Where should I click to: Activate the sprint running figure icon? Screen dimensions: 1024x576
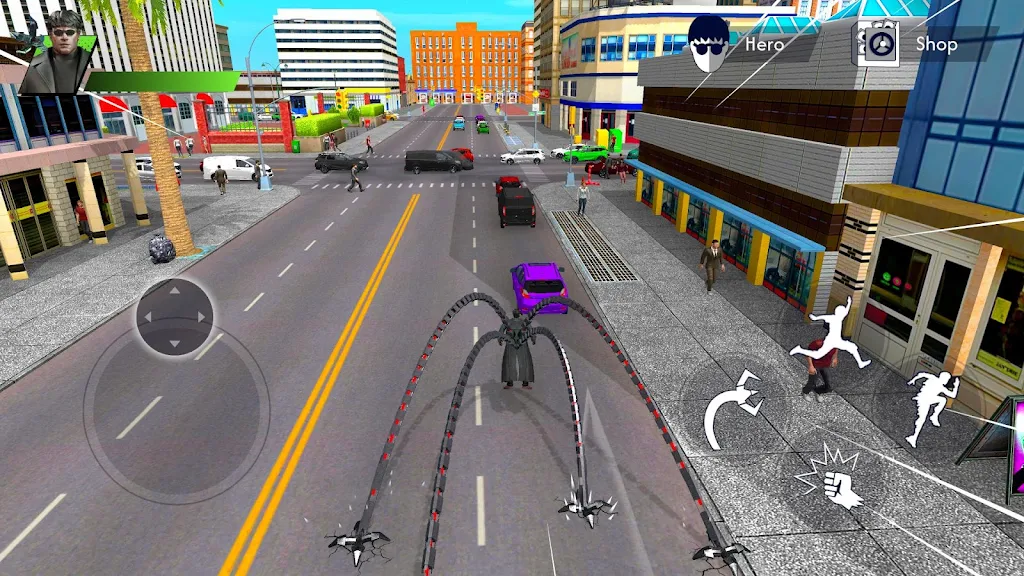(x=931, y=406)
